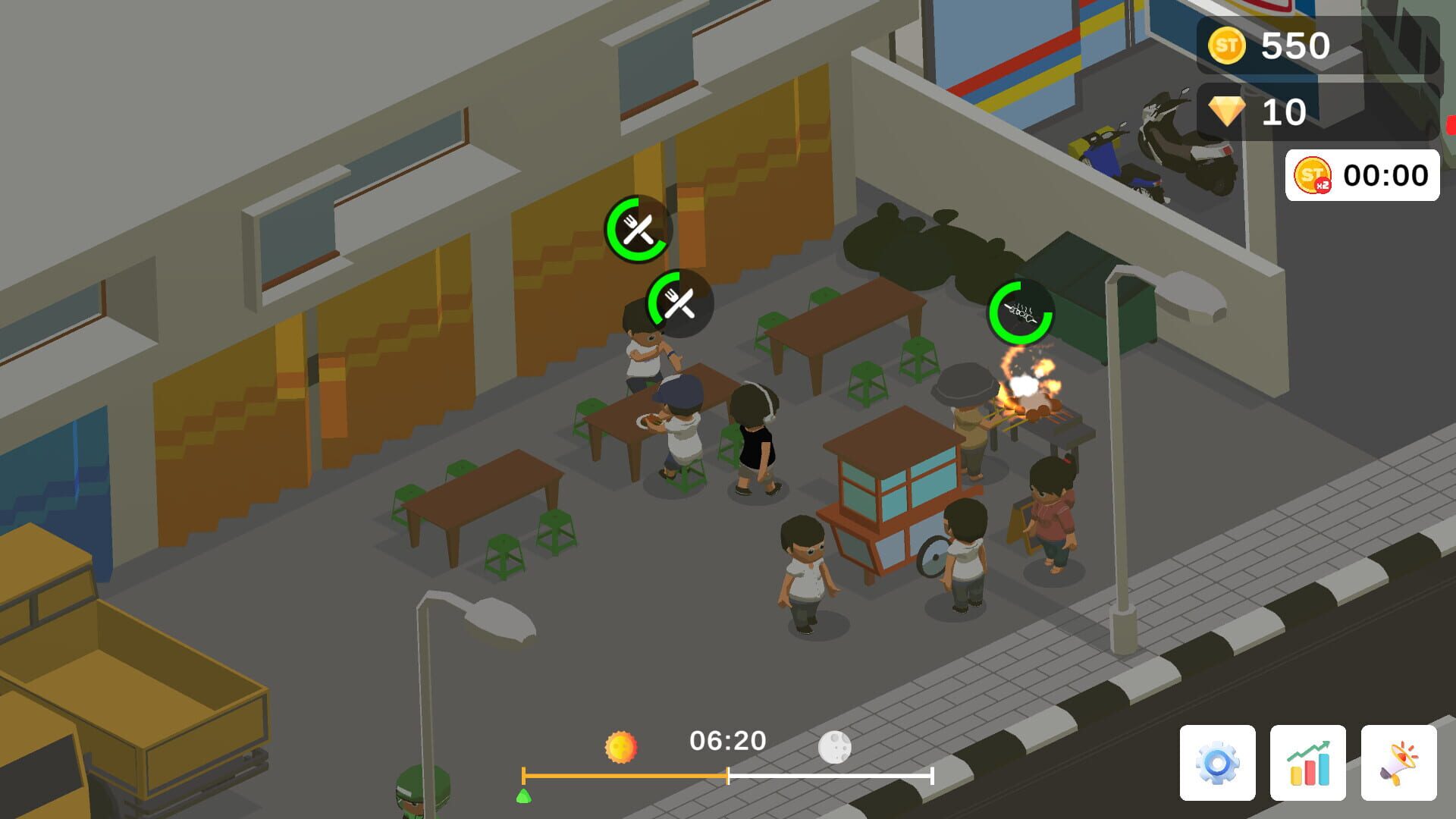Click the sun icon on the day timeline
Image resolution: width=1456 pixels, height=819 pixels.
coord(620,746)
